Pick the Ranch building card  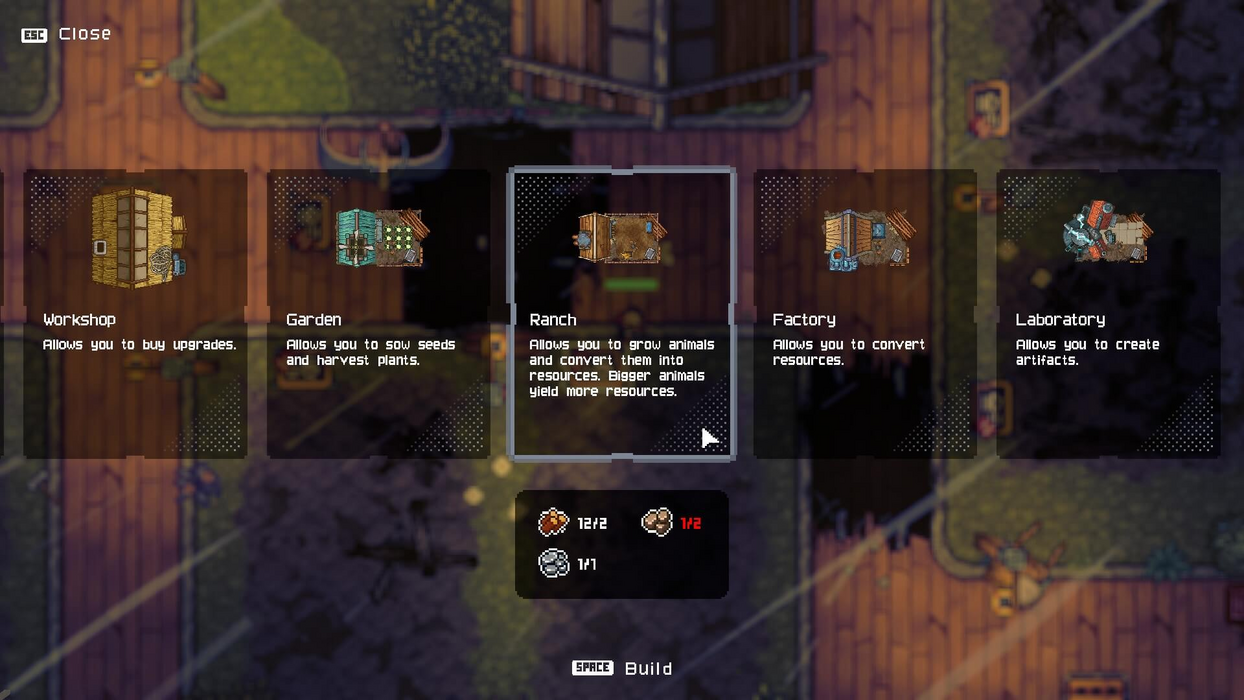[621, 313]
